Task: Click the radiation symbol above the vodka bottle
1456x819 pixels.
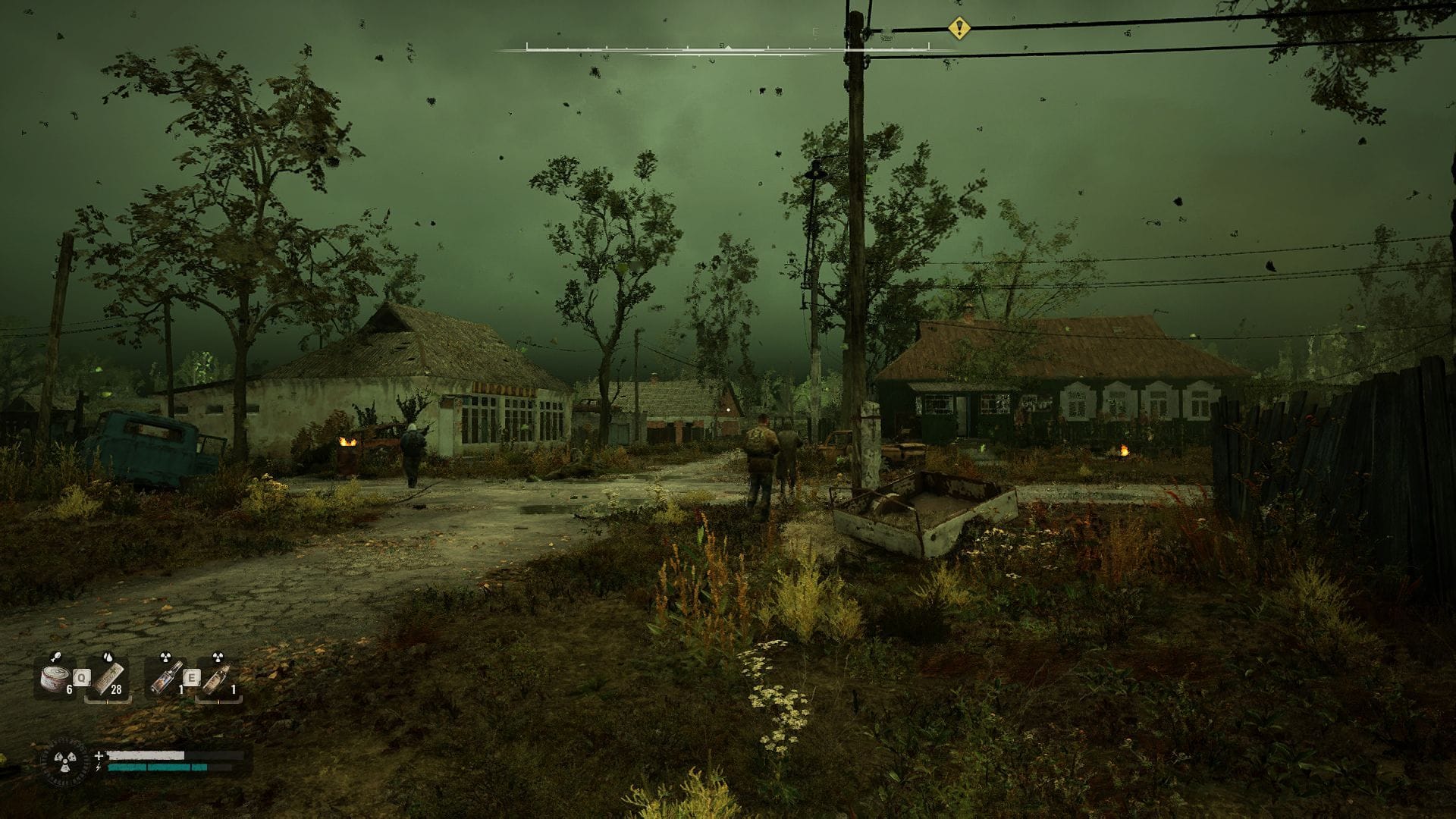Action: 166,656
